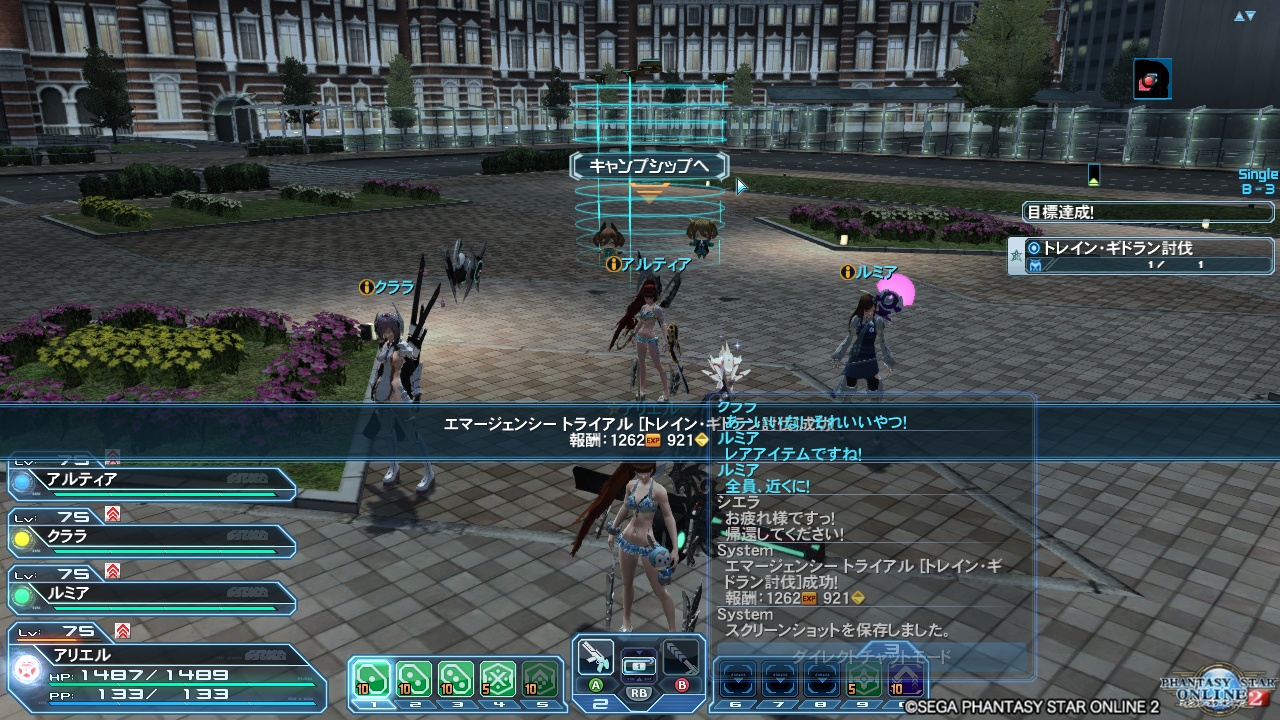The height and width of the screenshot is (720, 1280).
Task: Toggle the info marker above ルミア
Action: 849,269
